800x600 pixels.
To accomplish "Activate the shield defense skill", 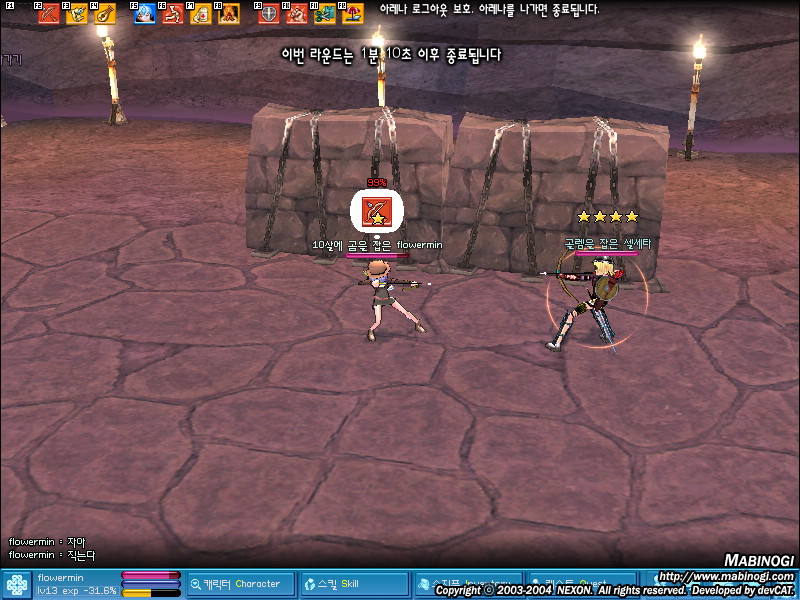I will 269,14.
